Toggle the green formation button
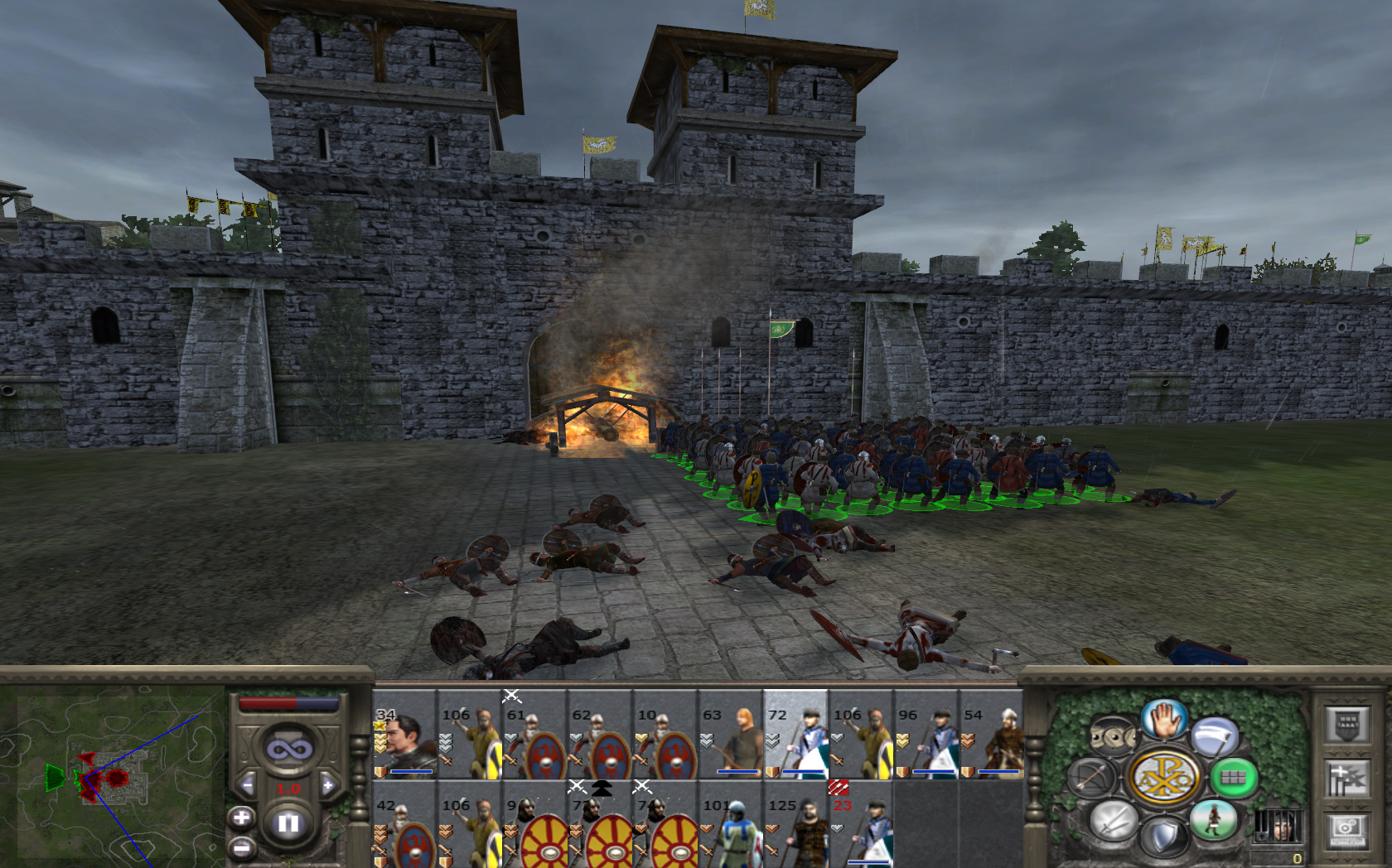Screen dimensions: 1392x868 [x=1233, y=777]
